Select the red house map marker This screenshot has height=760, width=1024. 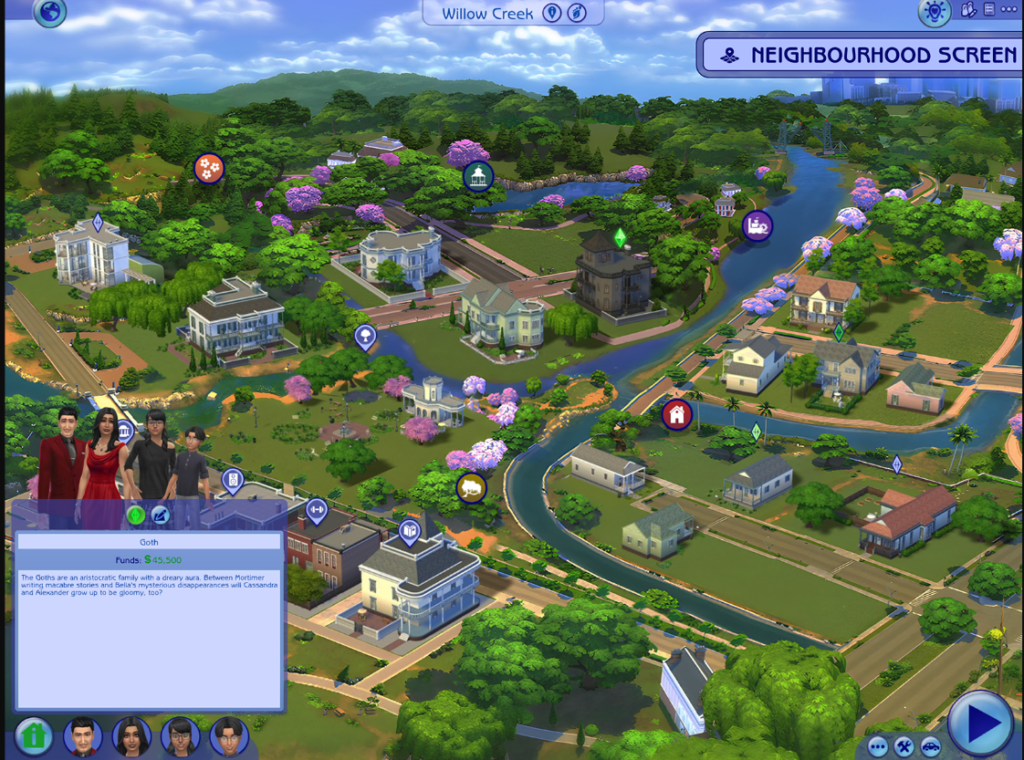click(677, 414)
